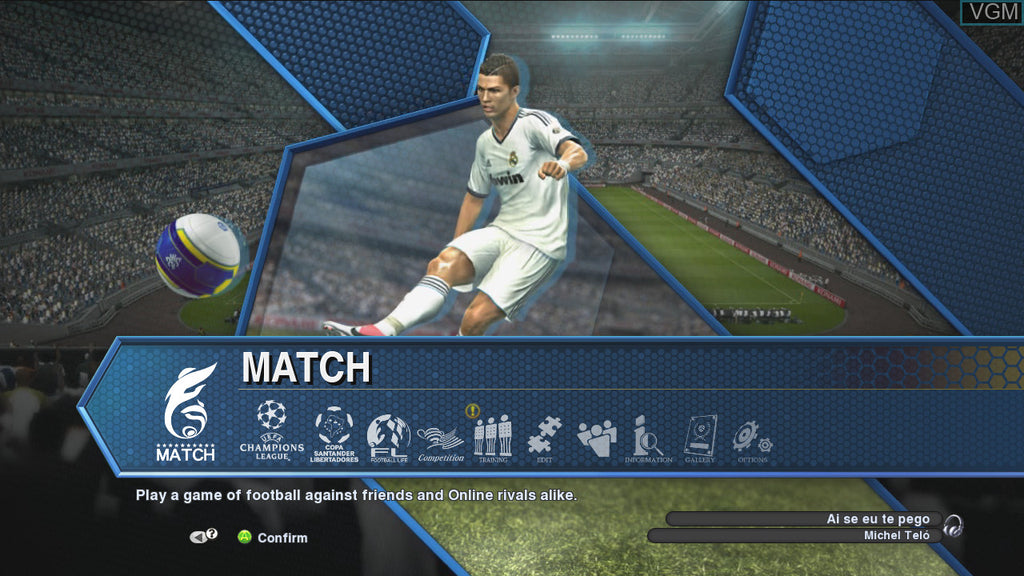
Task: Select the Competition menu entry
Action: tap(441, 441)
